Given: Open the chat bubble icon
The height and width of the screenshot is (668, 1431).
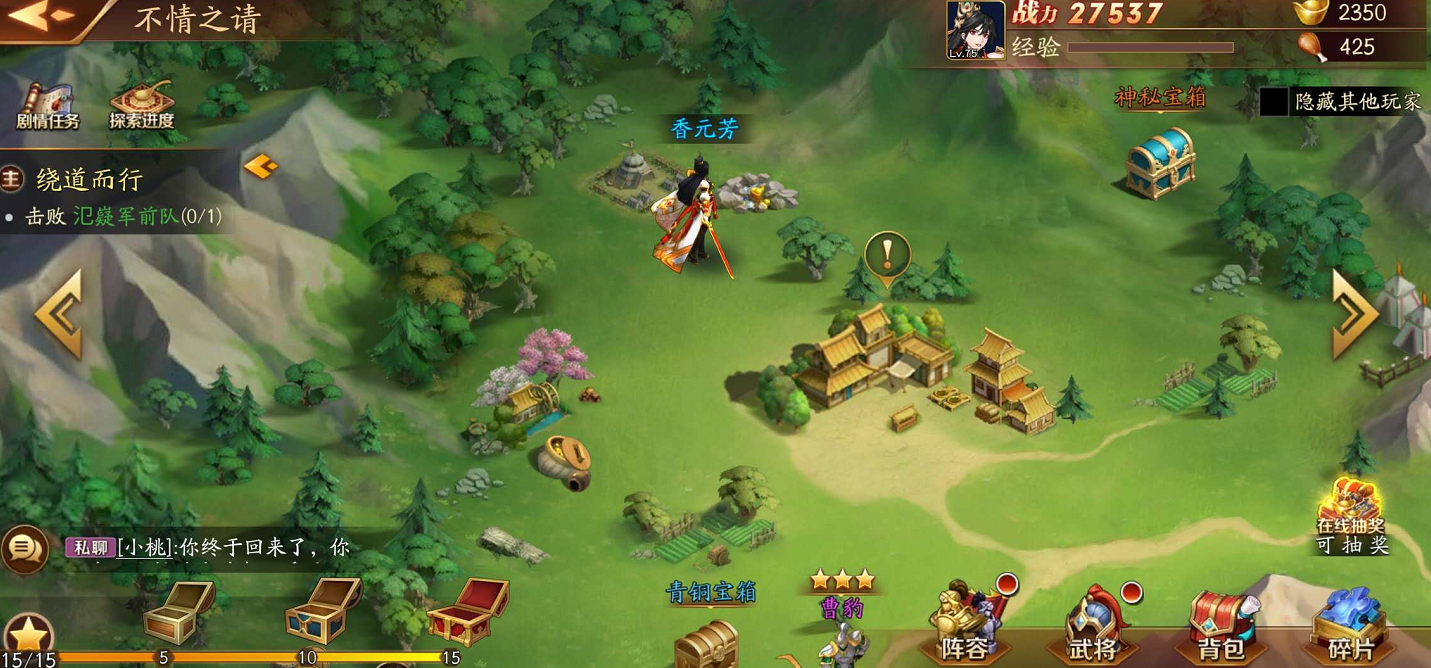Looking at the screenshot, I should [x=24, y=549].
